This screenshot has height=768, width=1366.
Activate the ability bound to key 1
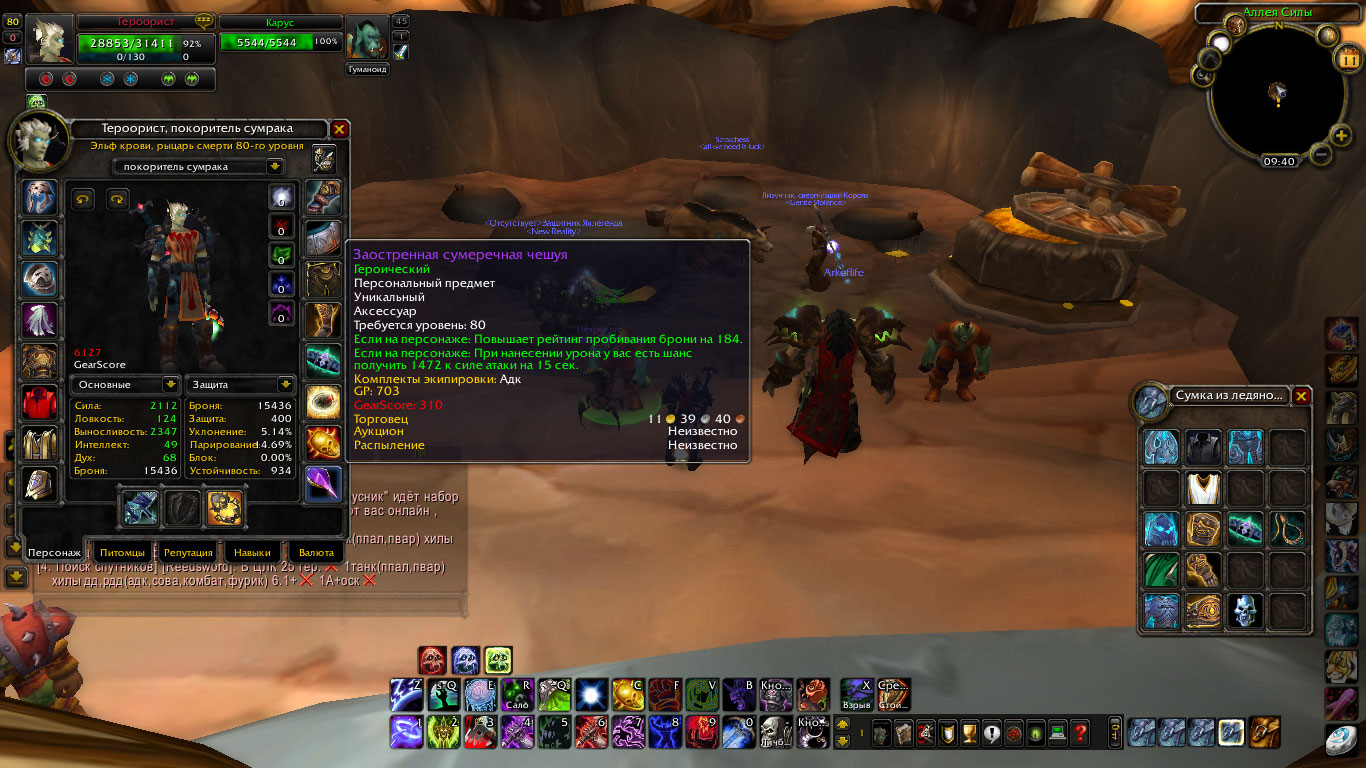pos(405,732)
